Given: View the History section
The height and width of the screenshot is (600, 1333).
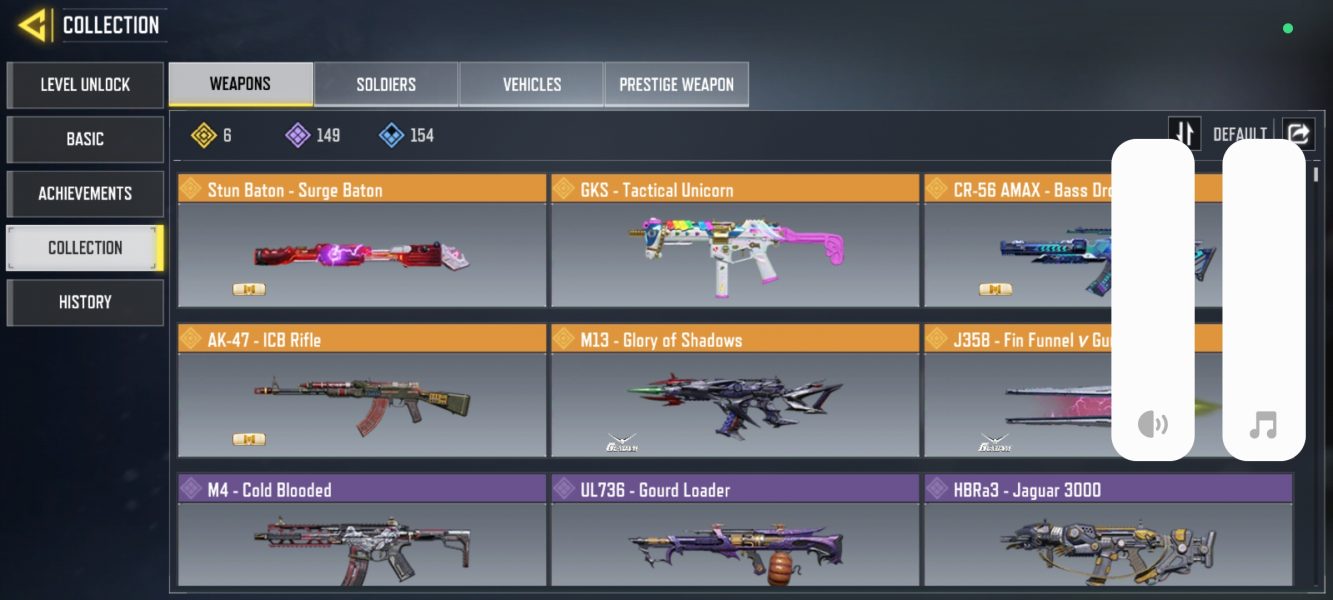Looking at the screenshot, I should (85, 302).
